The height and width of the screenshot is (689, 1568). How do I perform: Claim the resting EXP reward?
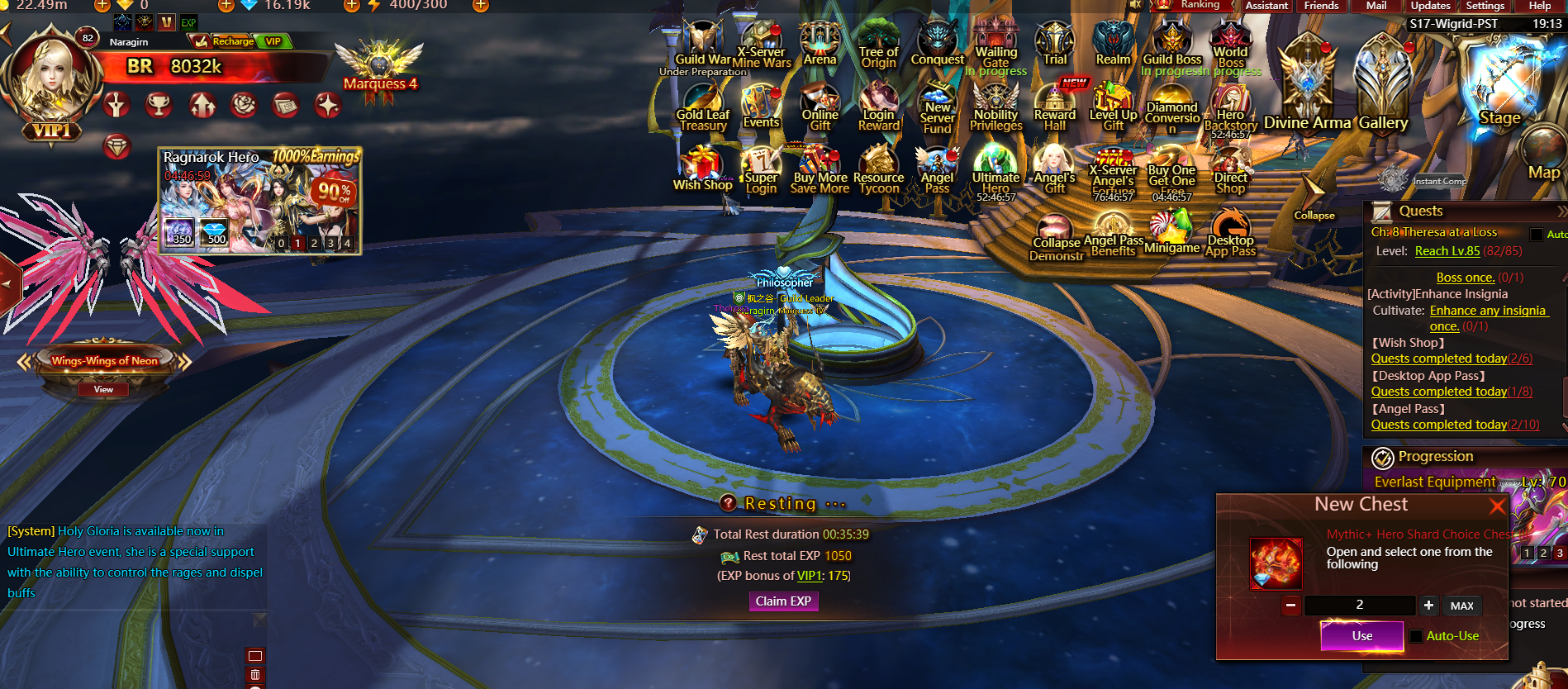783,601
